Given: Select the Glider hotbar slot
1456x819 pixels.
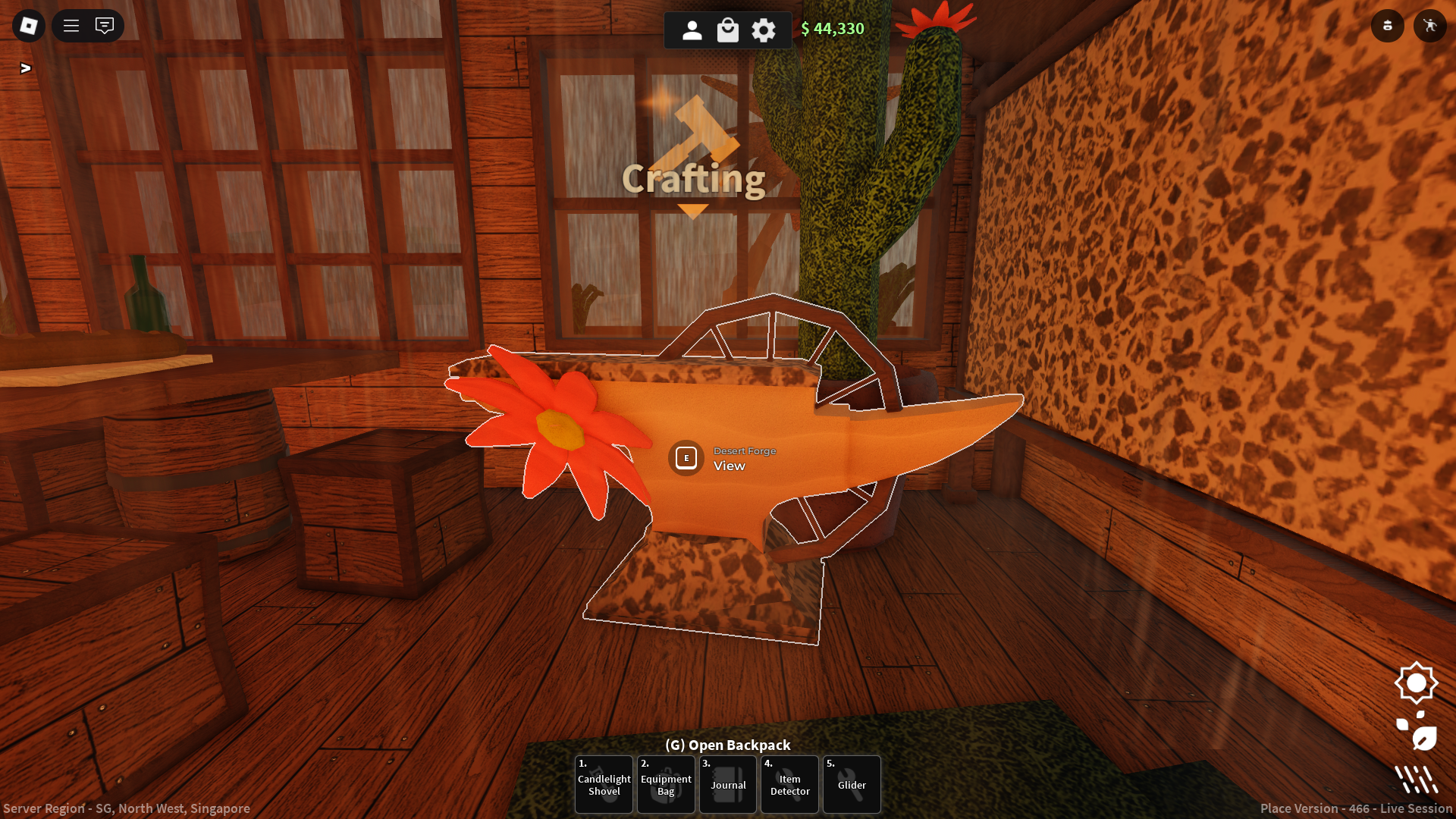Looking at the screenshot, I should coord(852,785).
